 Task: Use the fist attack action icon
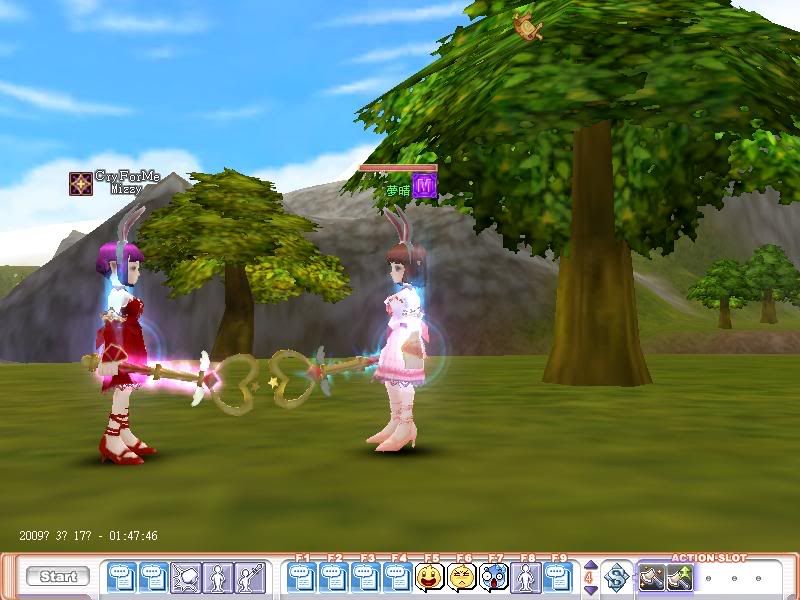(x=185, y=577)
